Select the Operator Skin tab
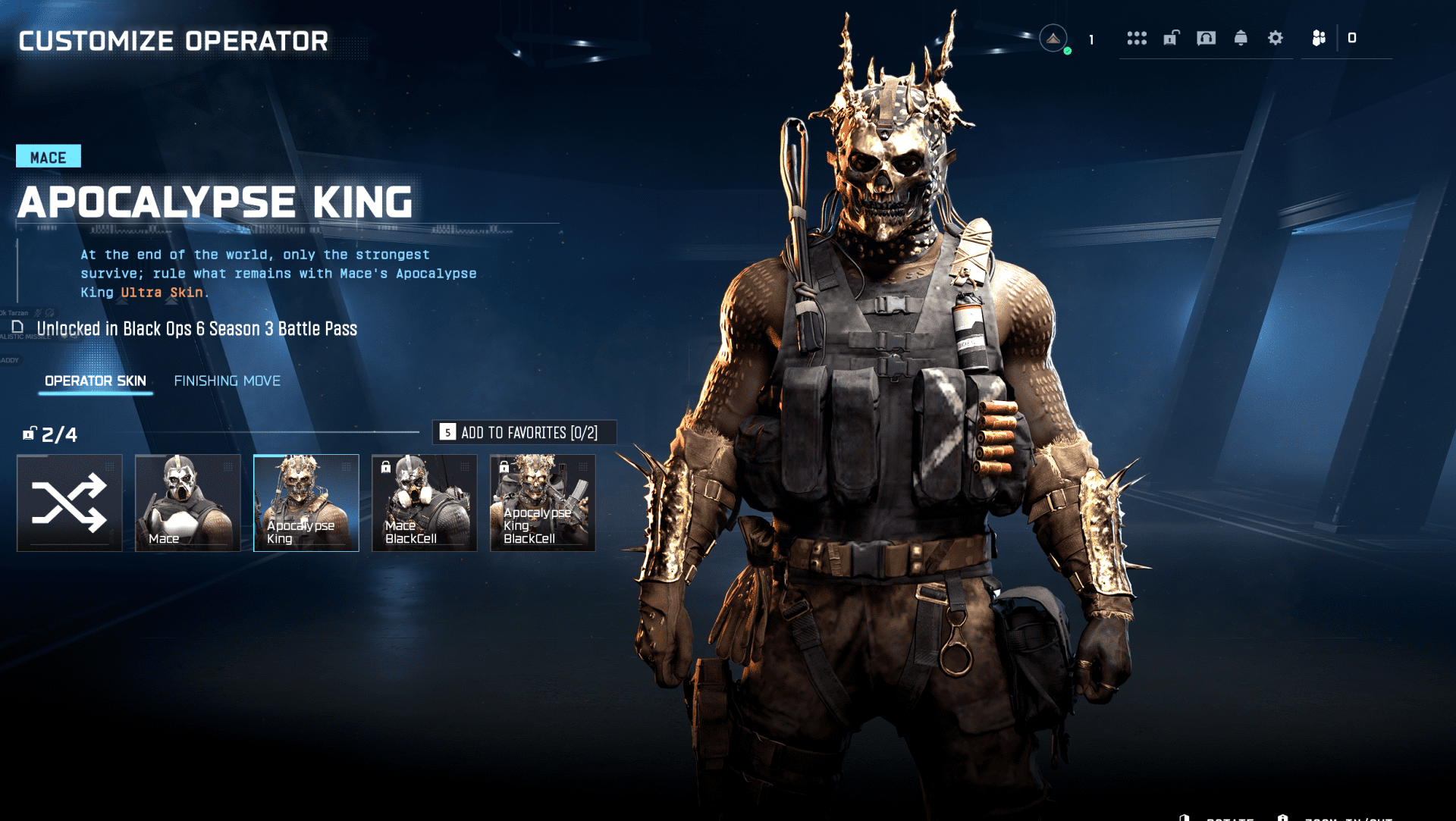Viewport: 1456px width, 821px height. (x=96, y=381)
